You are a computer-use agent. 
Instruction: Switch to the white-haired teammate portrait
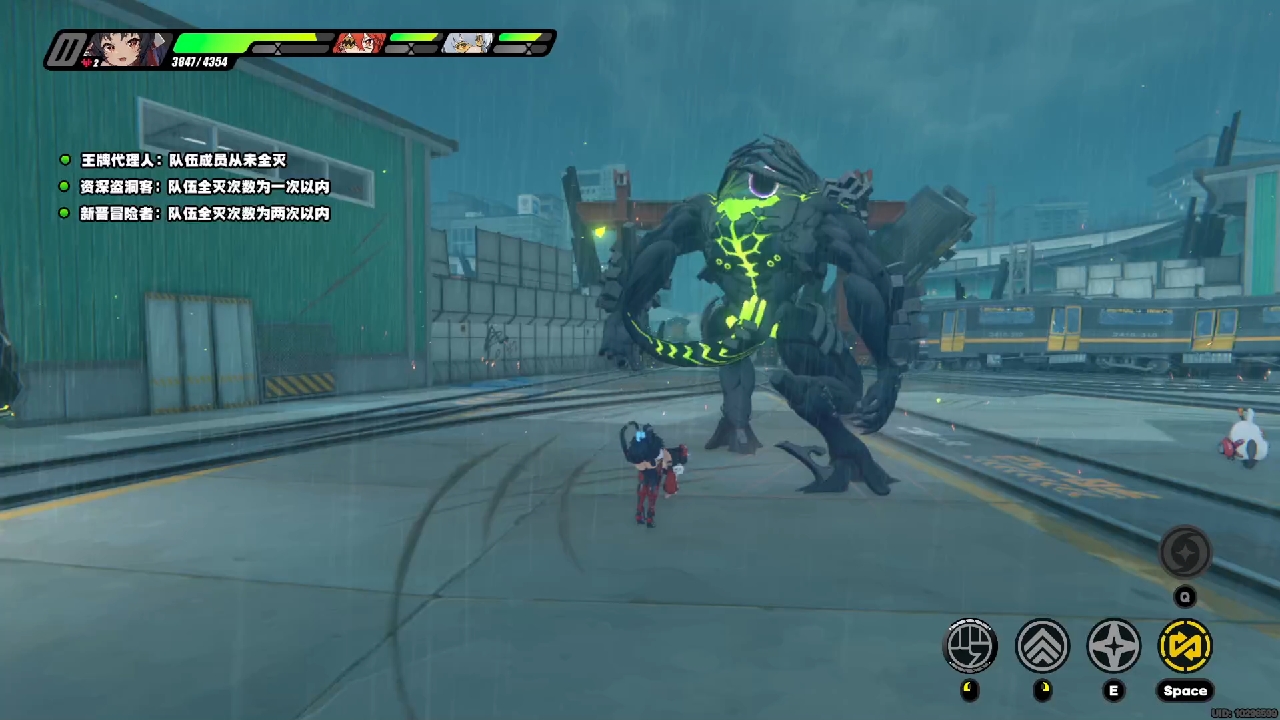coord(467,43)
